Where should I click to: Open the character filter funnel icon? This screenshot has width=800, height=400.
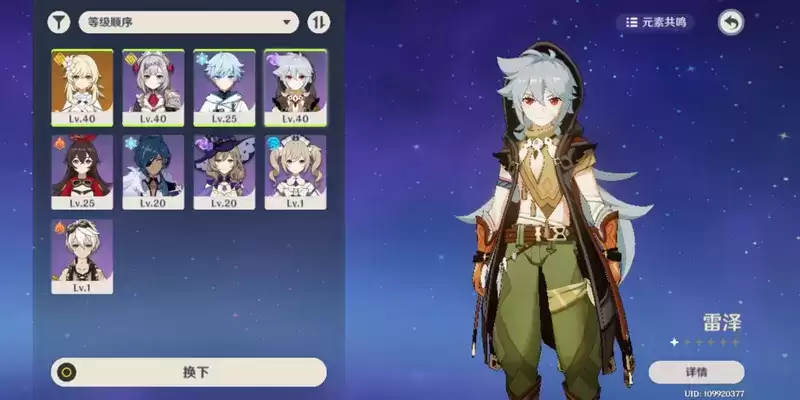(x=61, y=22)
